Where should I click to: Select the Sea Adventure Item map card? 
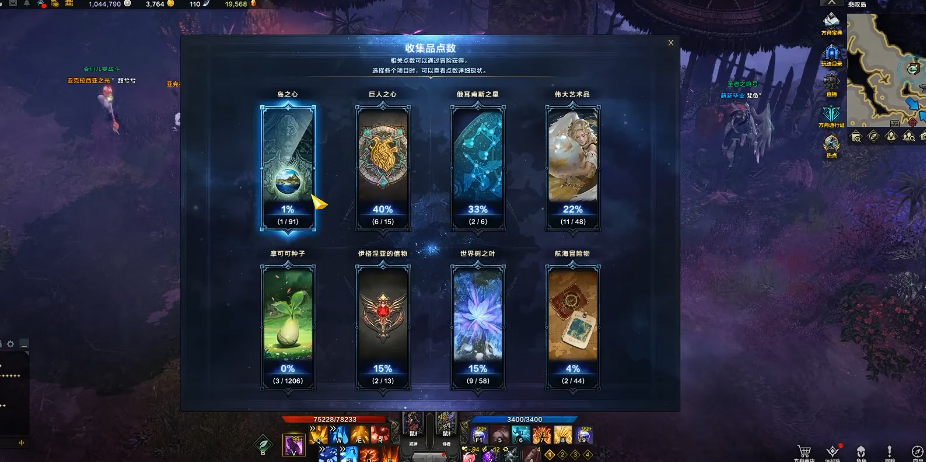tap(571, 322)
